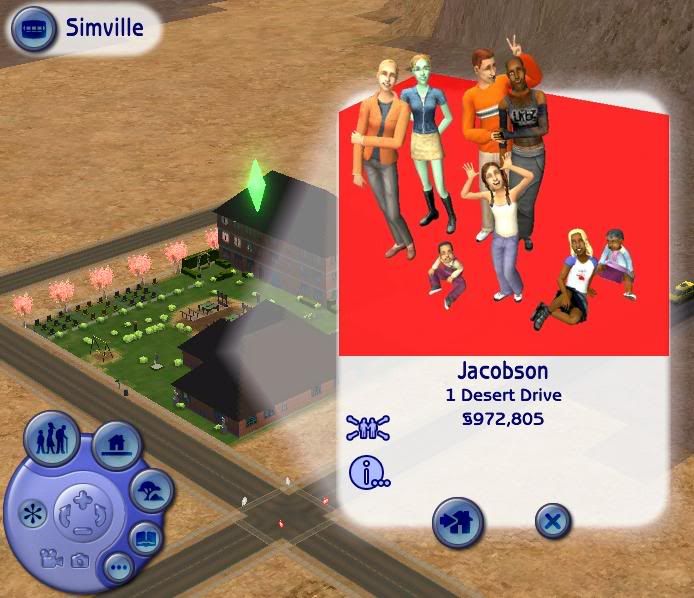694x598 pixels.
Task: Open the Neighborhood Story book button
Action: pos(147,537)
